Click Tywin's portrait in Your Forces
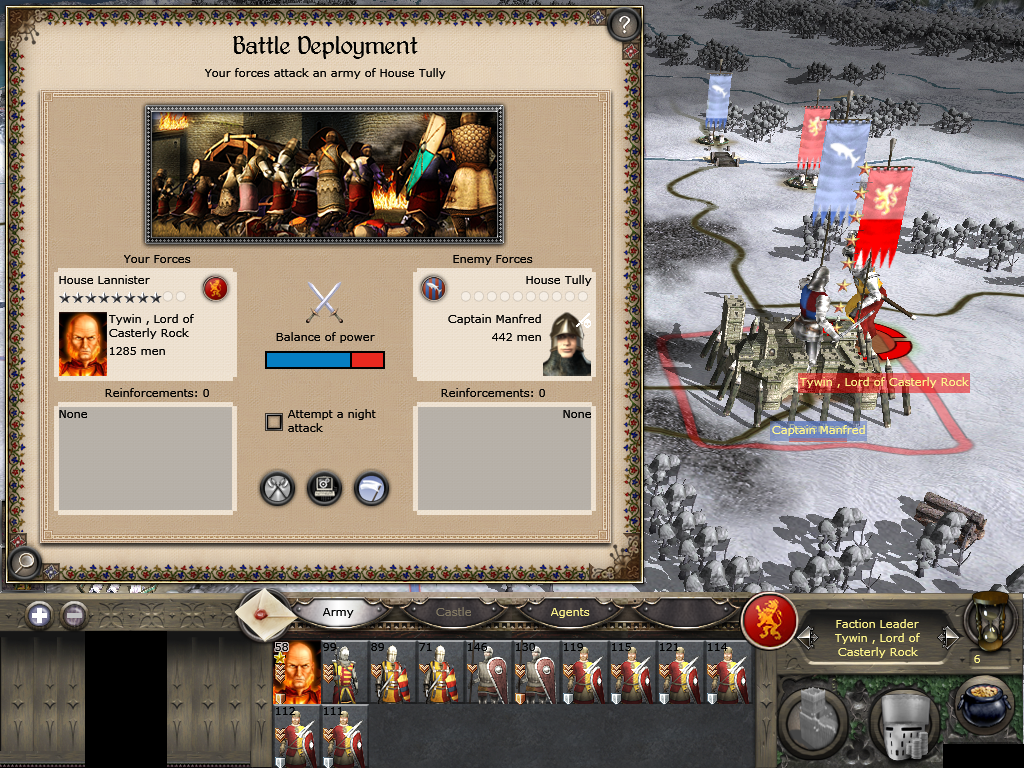The height and width of the screenshot is (768, 1024). pos(82,343)
